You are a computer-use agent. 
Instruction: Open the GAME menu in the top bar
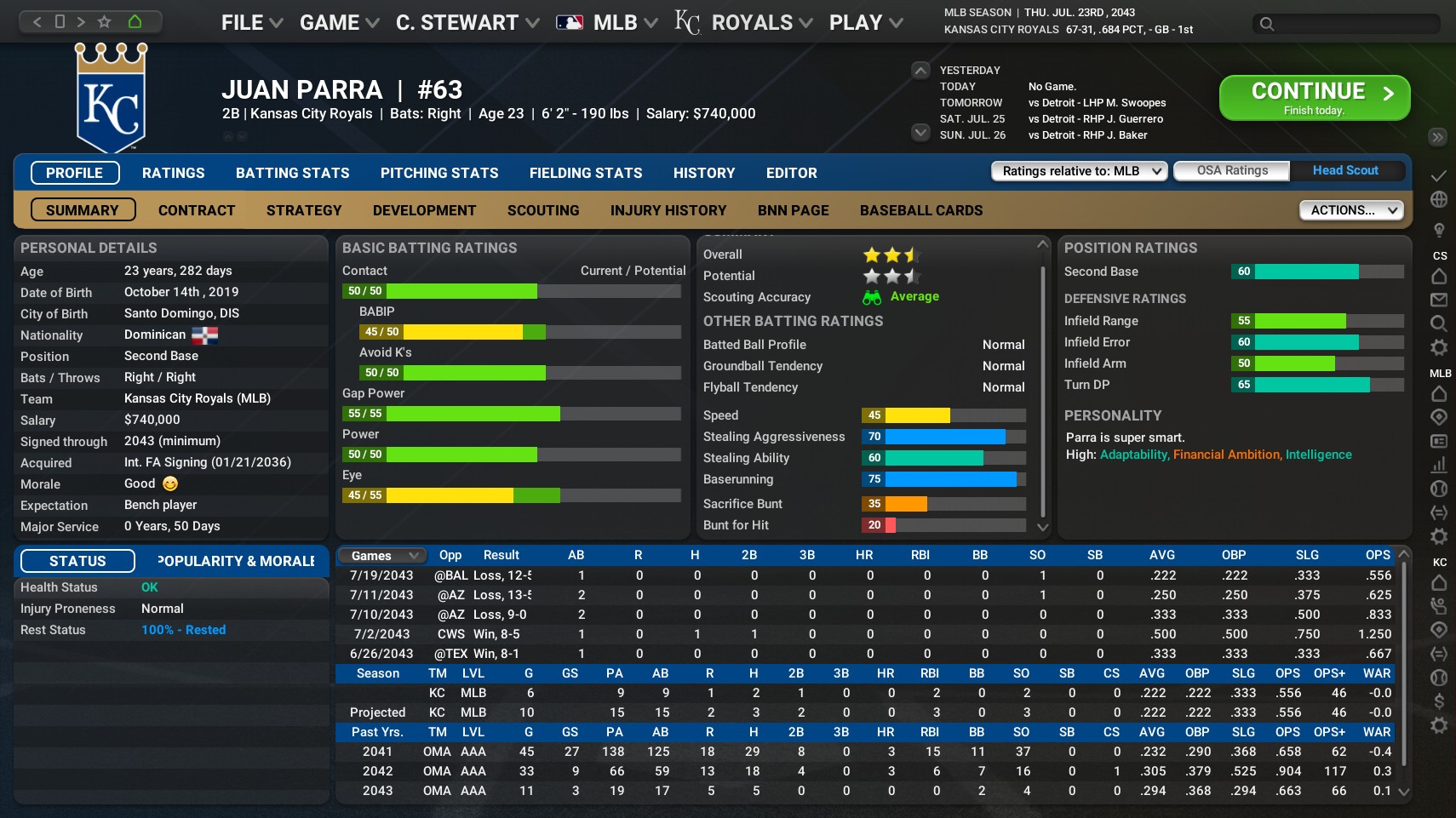[331, 22]
